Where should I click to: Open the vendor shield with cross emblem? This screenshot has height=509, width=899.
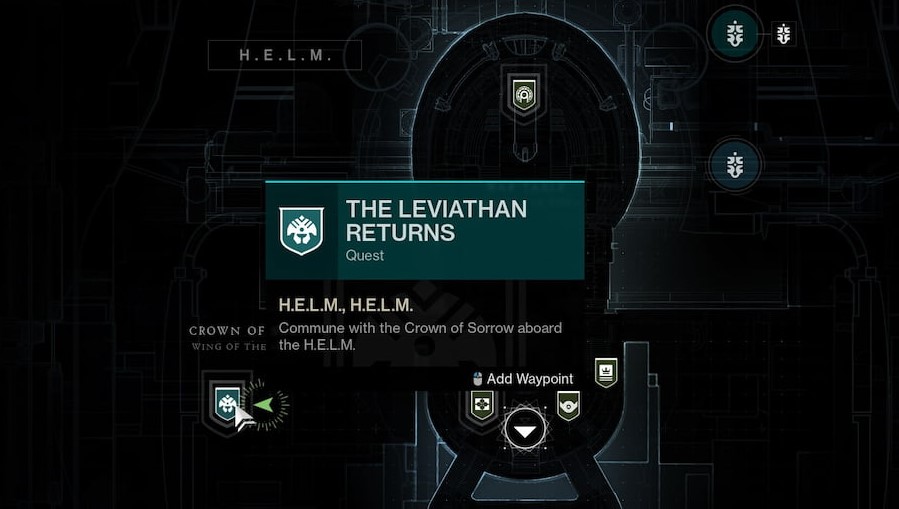tap(482, 405)
